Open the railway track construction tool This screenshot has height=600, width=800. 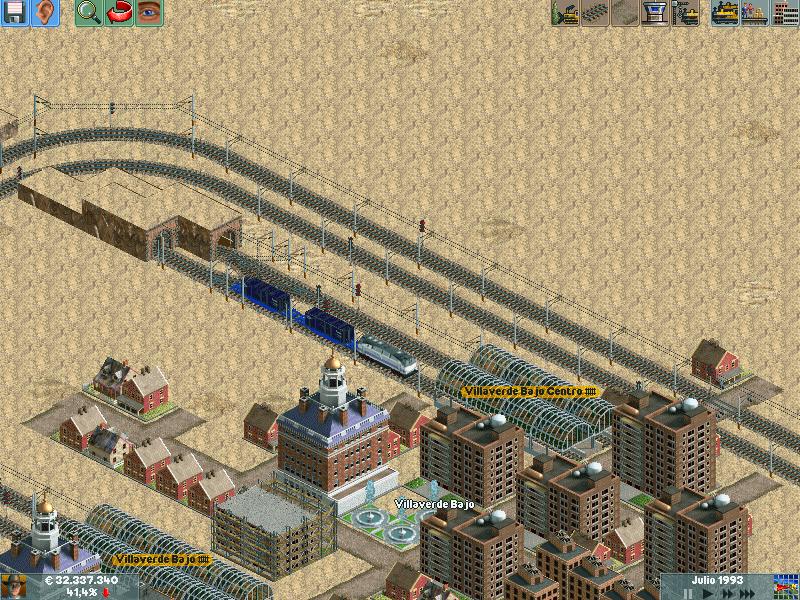tap(596, 13)
